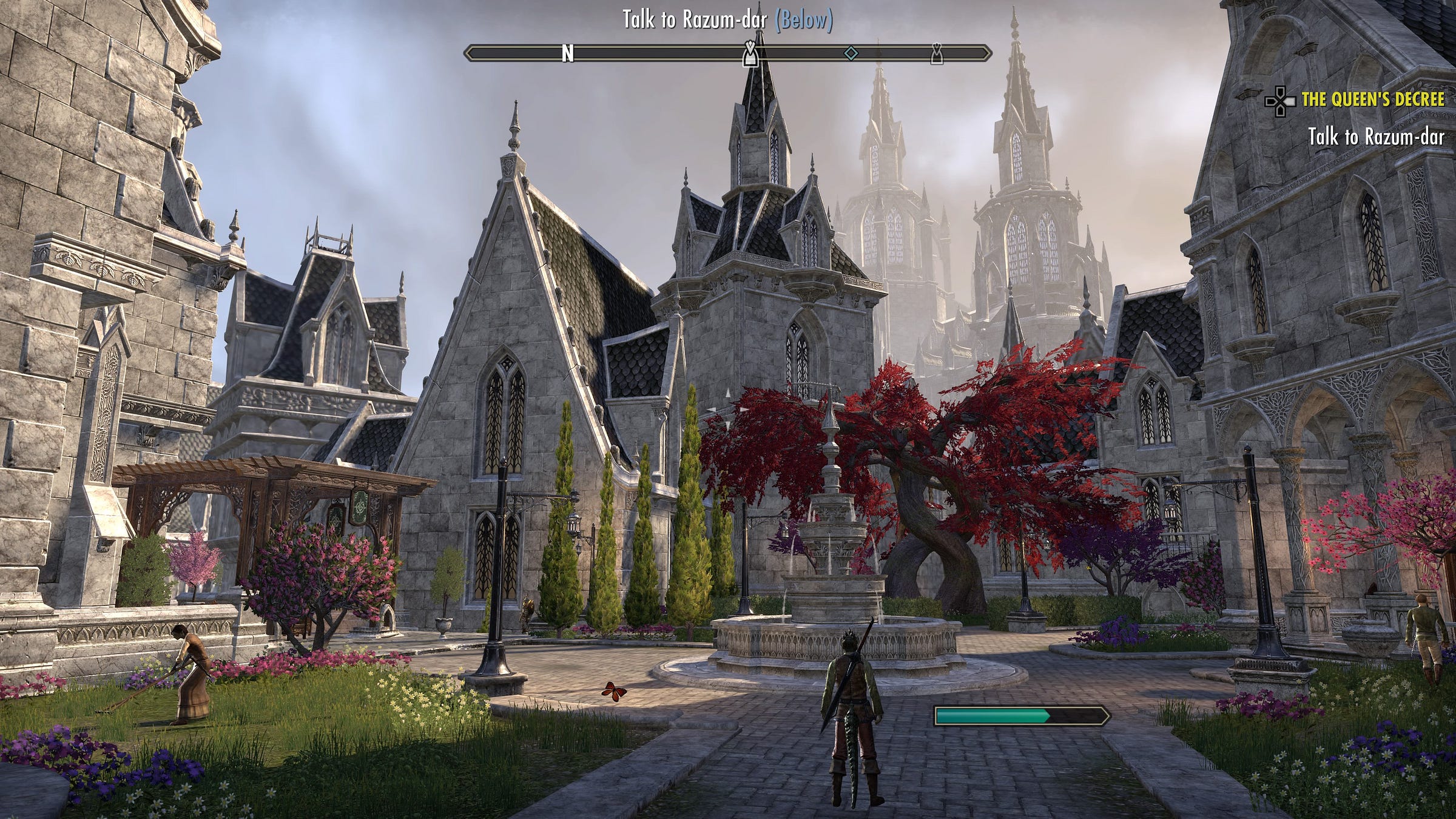The width and height of the screenshot is (1456, 819).
Task: Click the north N marker on compass
Action: point(567,54)
